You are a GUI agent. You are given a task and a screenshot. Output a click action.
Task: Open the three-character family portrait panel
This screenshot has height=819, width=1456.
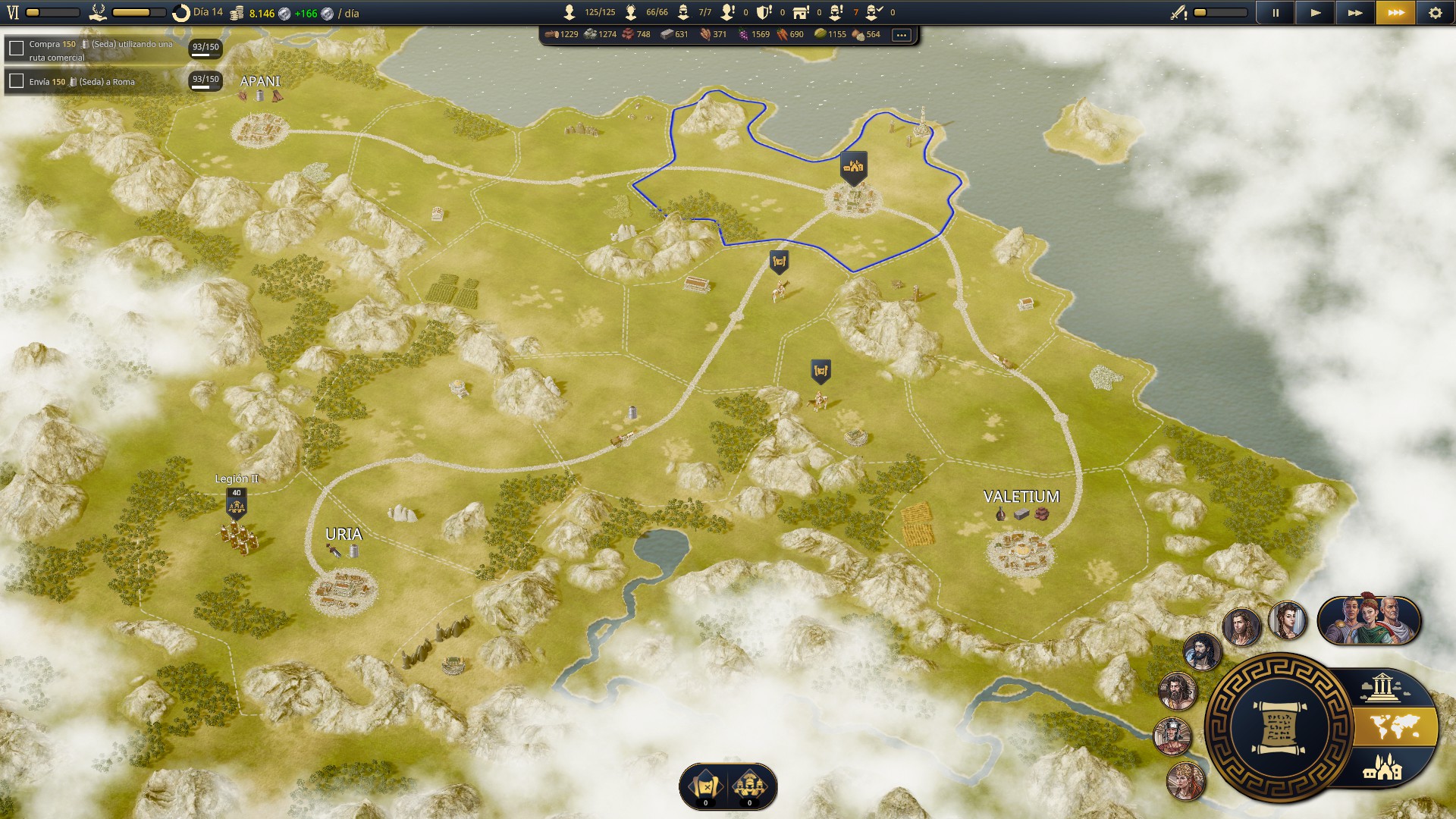coord(1370,621)
